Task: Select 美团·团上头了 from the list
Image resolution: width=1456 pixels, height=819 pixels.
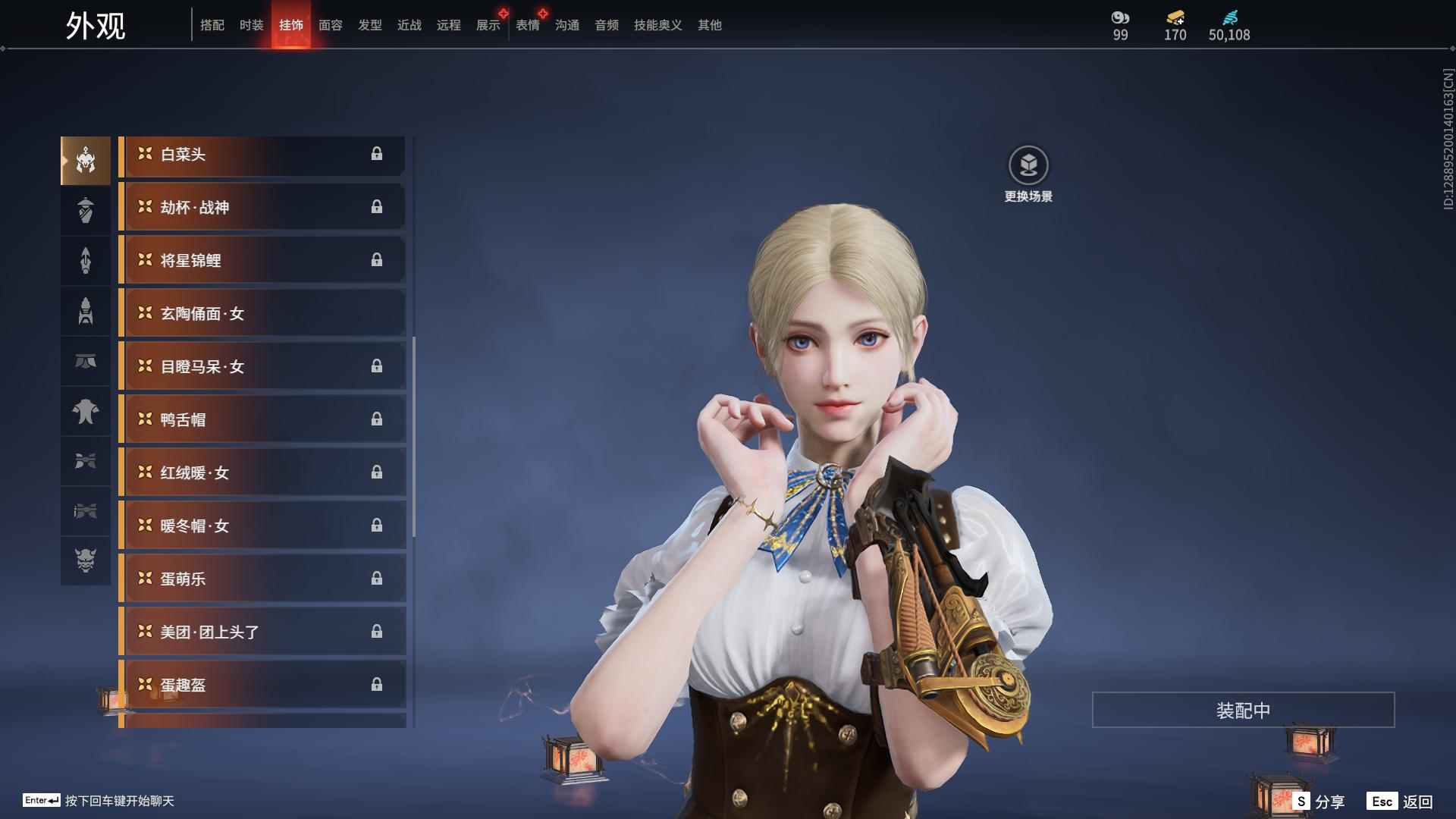Action: (x=262, y=632)
